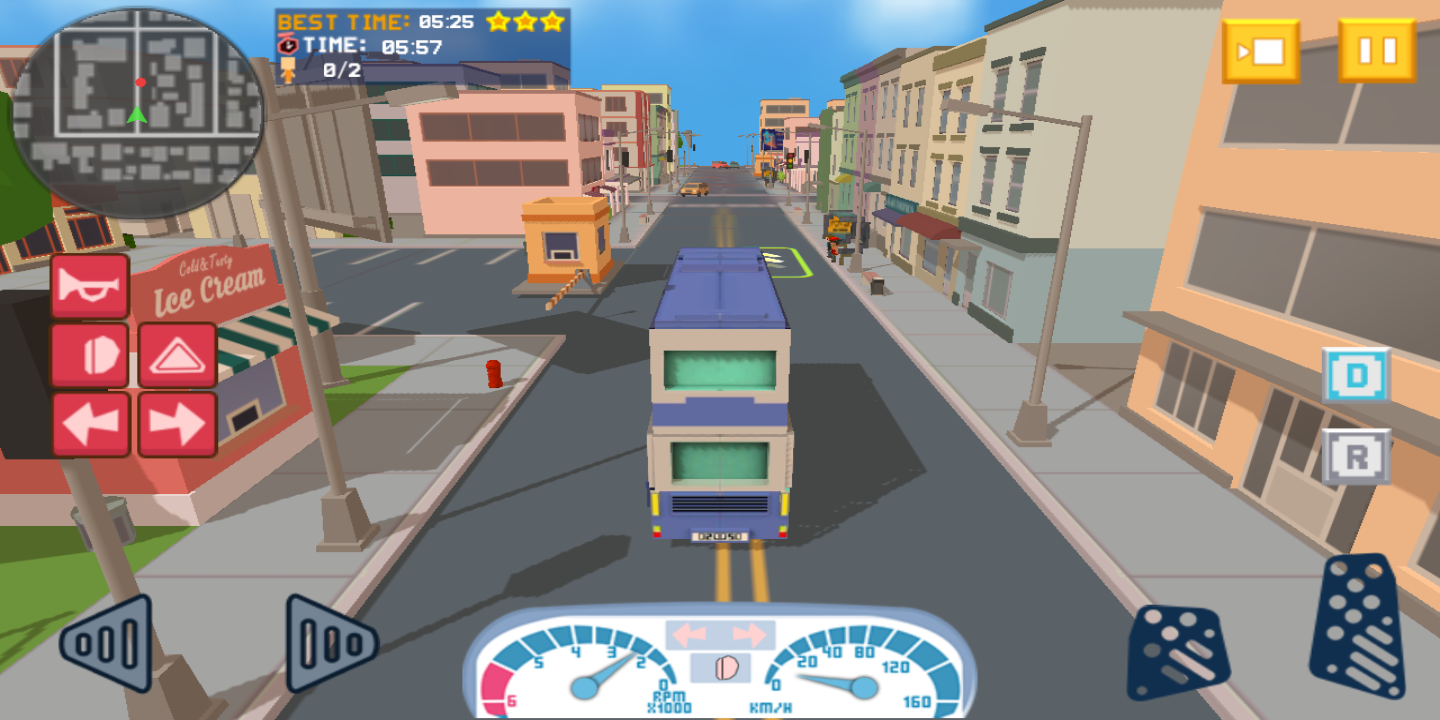Turn on the left indicator arrow
This screenshot has height=720, width=1440.
point(90,424)
